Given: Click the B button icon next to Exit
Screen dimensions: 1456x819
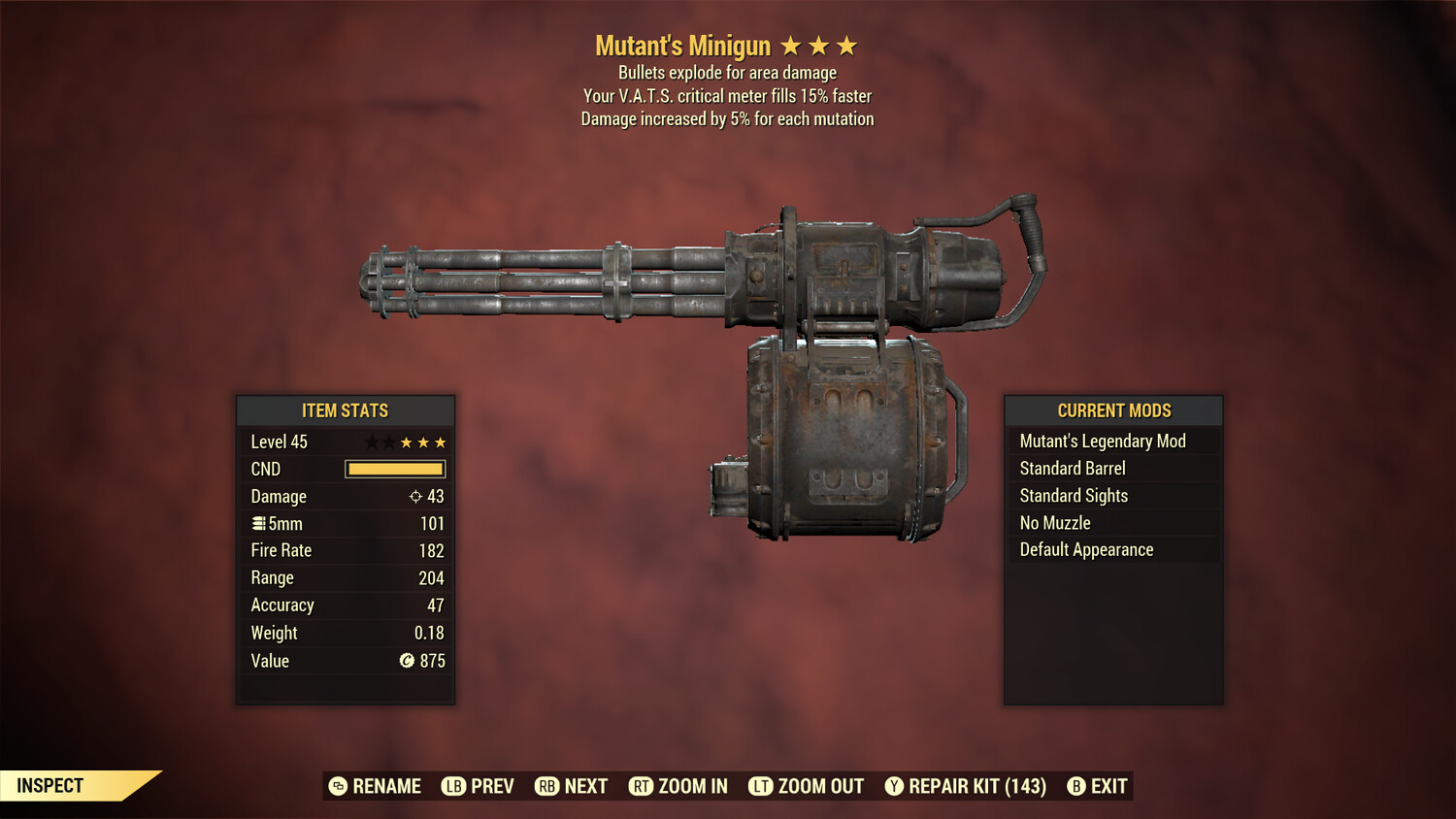Looking at the screenshot, I should 1075,786.
